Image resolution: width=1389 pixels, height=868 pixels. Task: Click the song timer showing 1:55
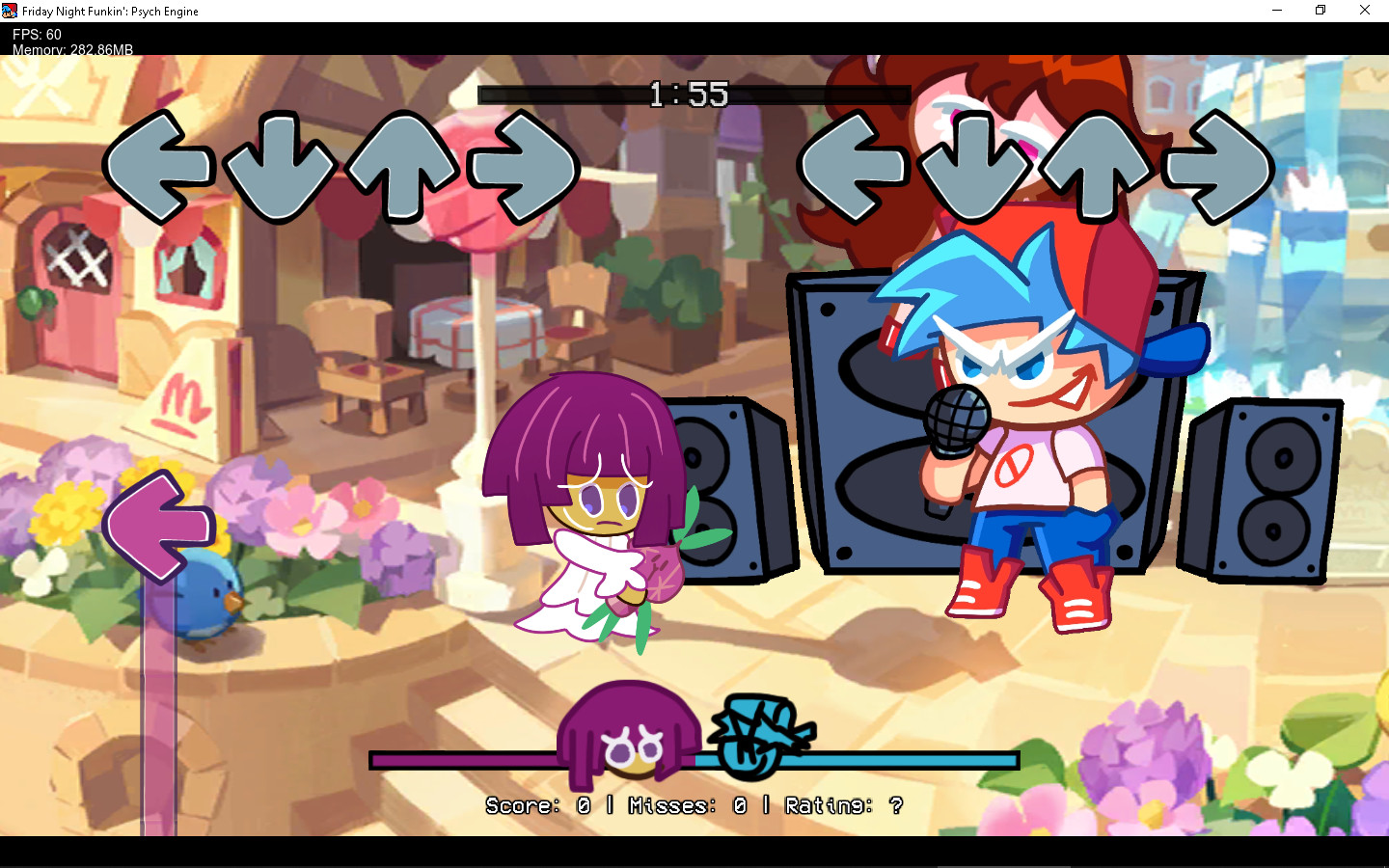click(691, 95)
